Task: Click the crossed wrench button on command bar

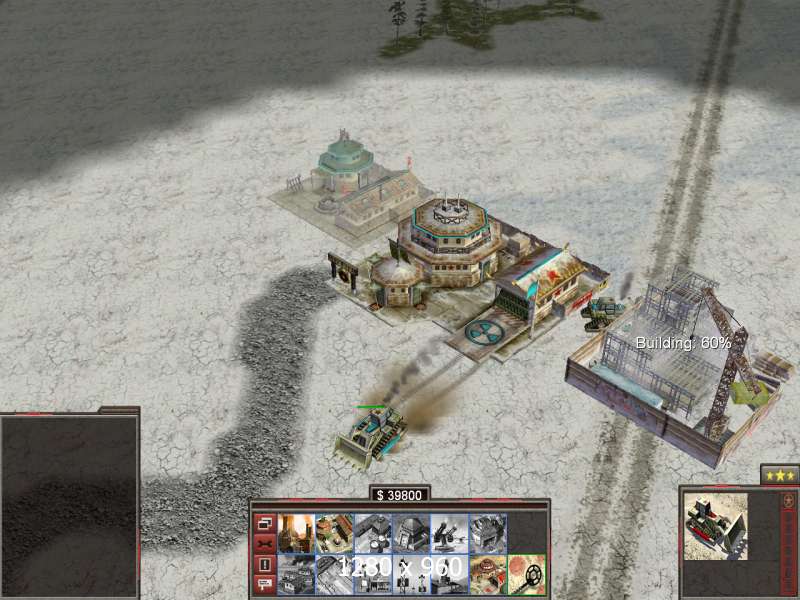Action: tap(264, 543)
